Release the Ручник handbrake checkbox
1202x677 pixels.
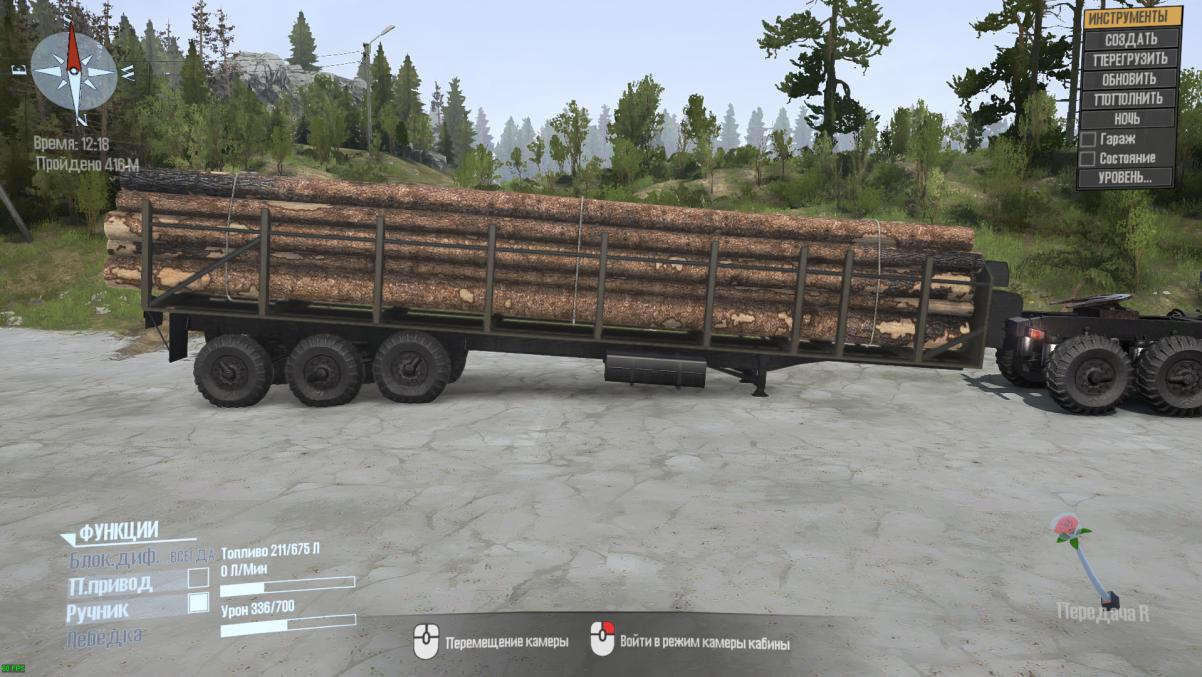[x=198, y=602]
